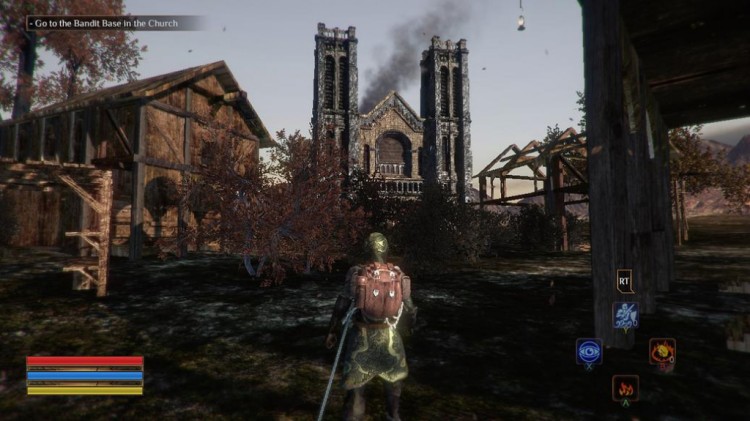Trigger the orange fire flames ability
The height and width of the screenshot is (421, 750).
[626, 386]
